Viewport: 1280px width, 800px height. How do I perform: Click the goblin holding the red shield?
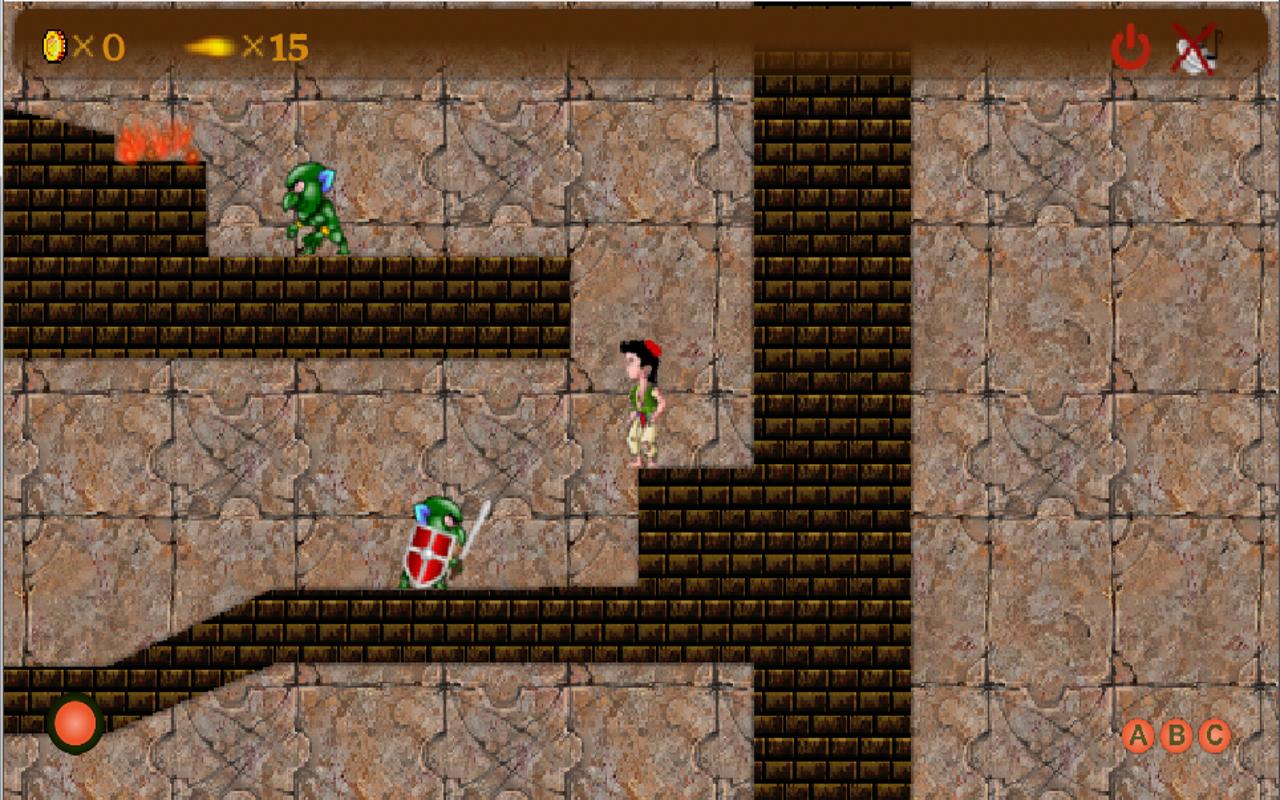click(435, 545)
